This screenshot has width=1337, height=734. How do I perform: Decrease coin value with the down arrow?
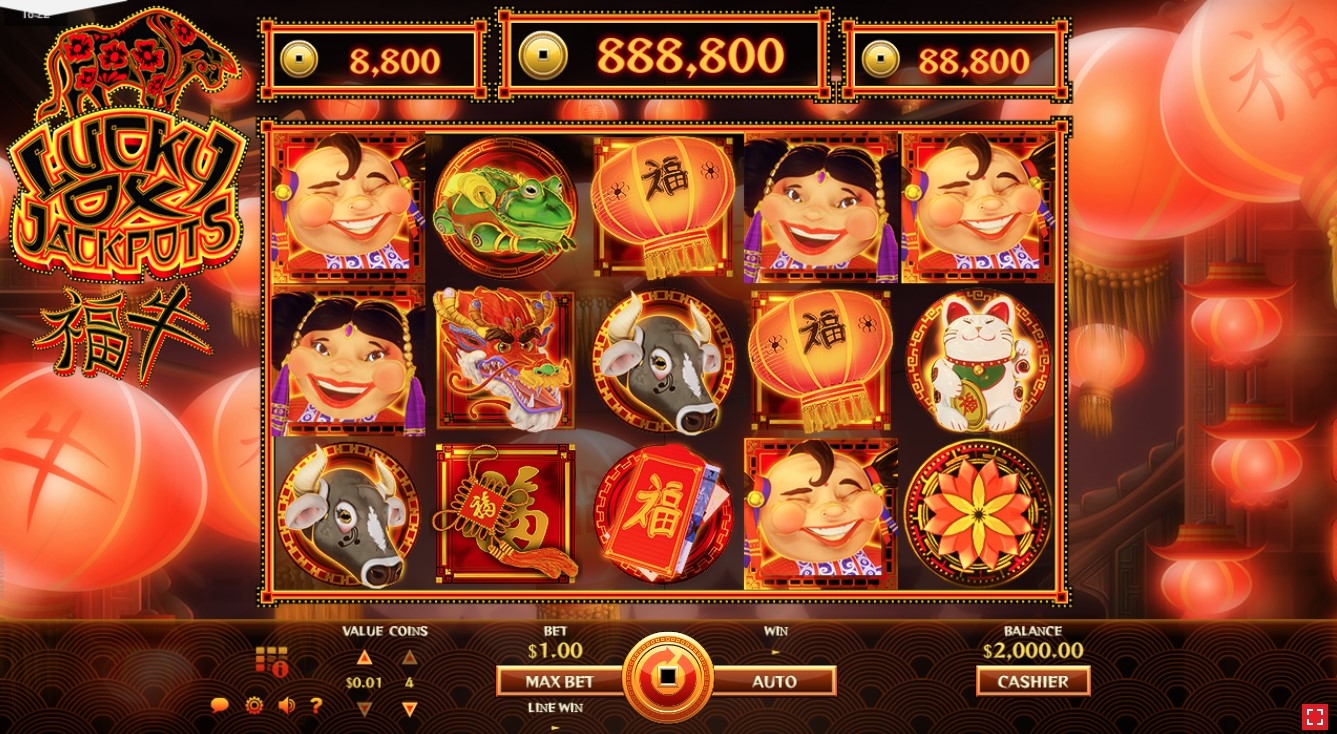point(364,709)
